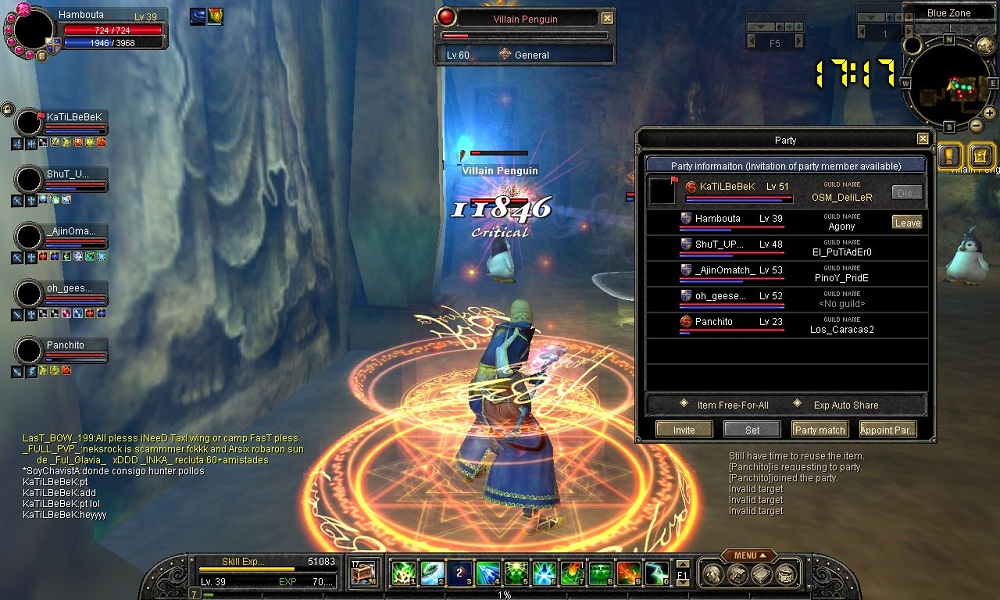
Task: Click the Set button in Party window
Action: (x=752, y=429)
